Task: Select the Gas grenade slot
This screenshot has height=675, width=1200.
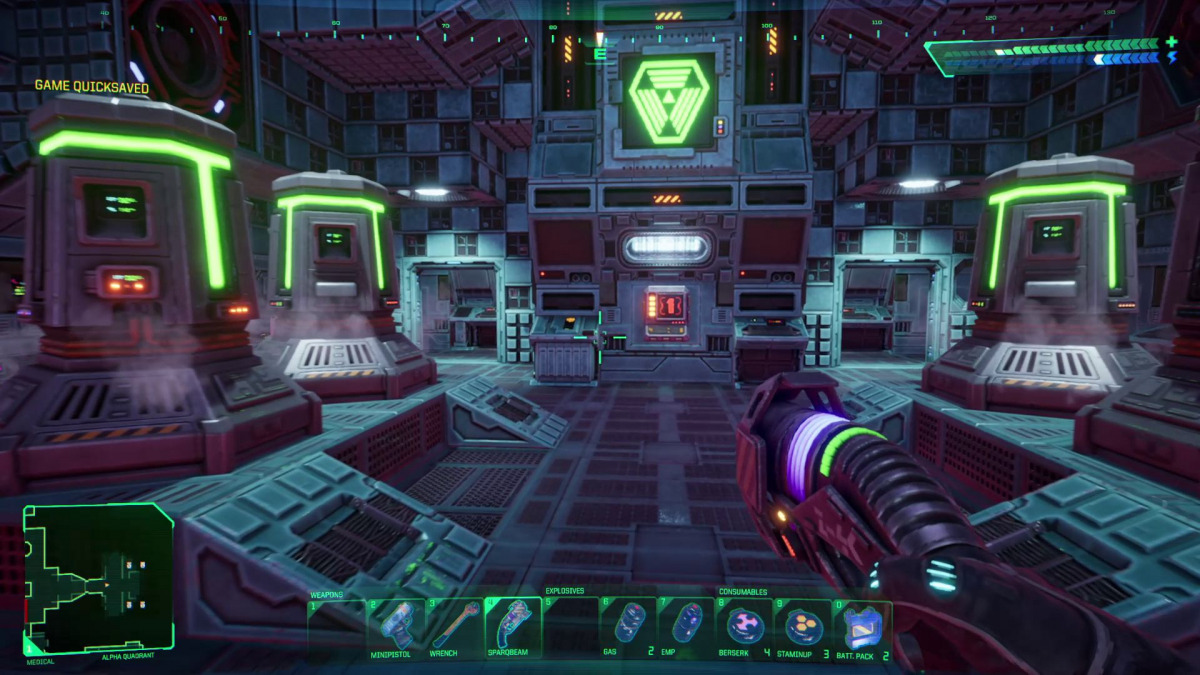Action: (x=628, y=626)
